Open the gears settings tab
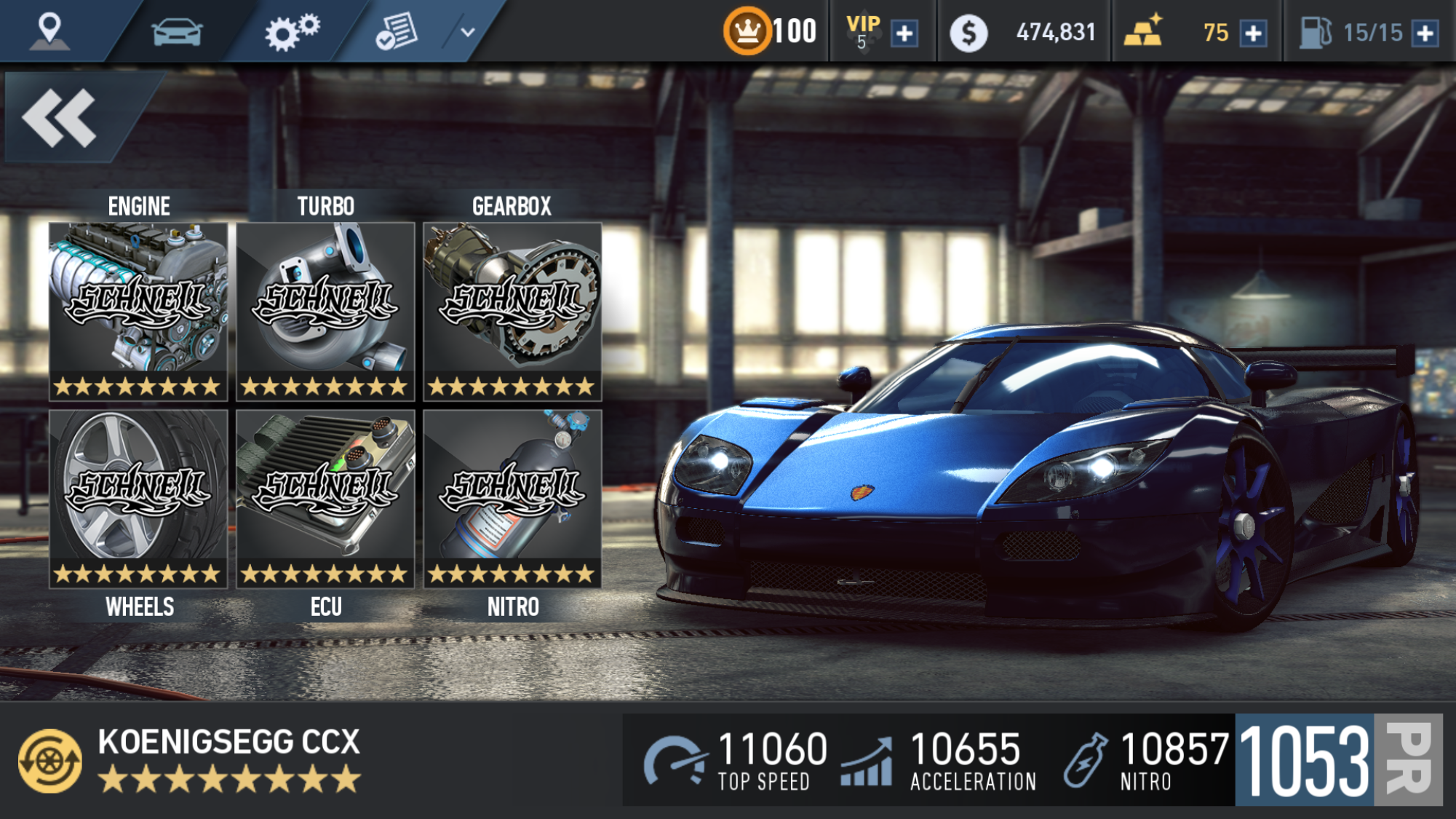The width and height of the screenshot is (1456, 819). [292, 32]
